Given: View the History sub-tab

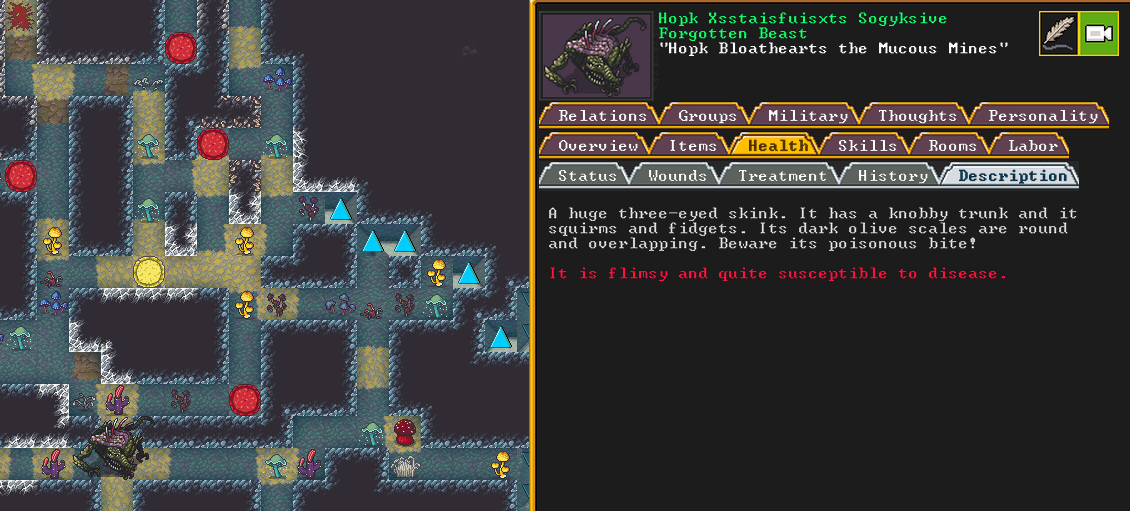Looking at the screenshot, I should [892, 176].
